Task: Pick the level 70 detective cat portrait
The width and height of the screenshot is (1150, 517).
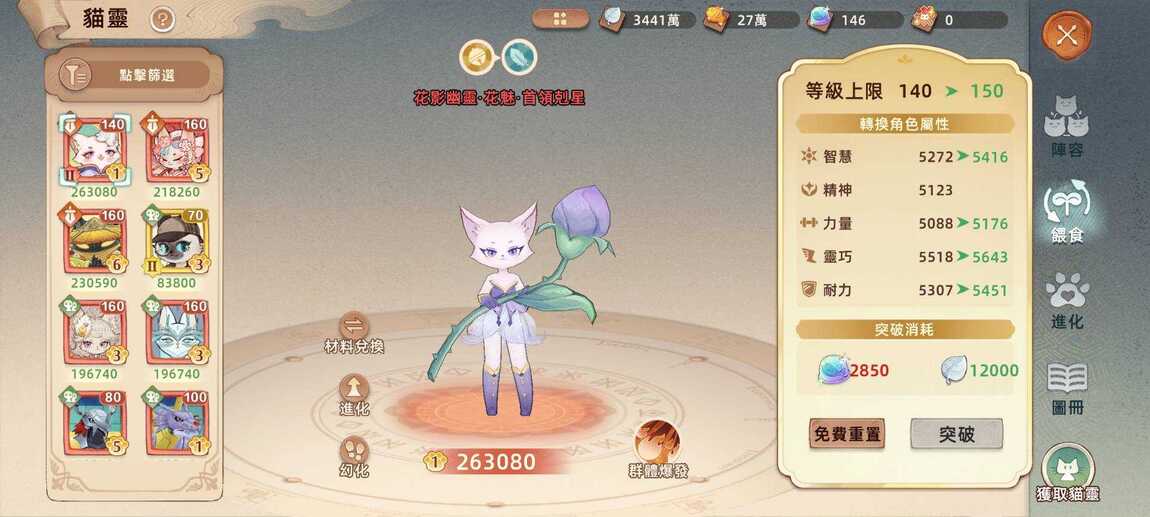Action: (x=176, y=240)
